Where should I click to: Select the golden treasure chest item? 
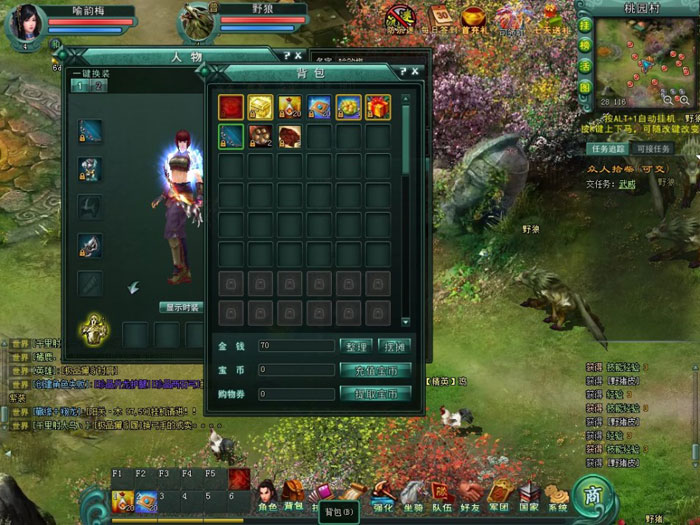(260, 107)
